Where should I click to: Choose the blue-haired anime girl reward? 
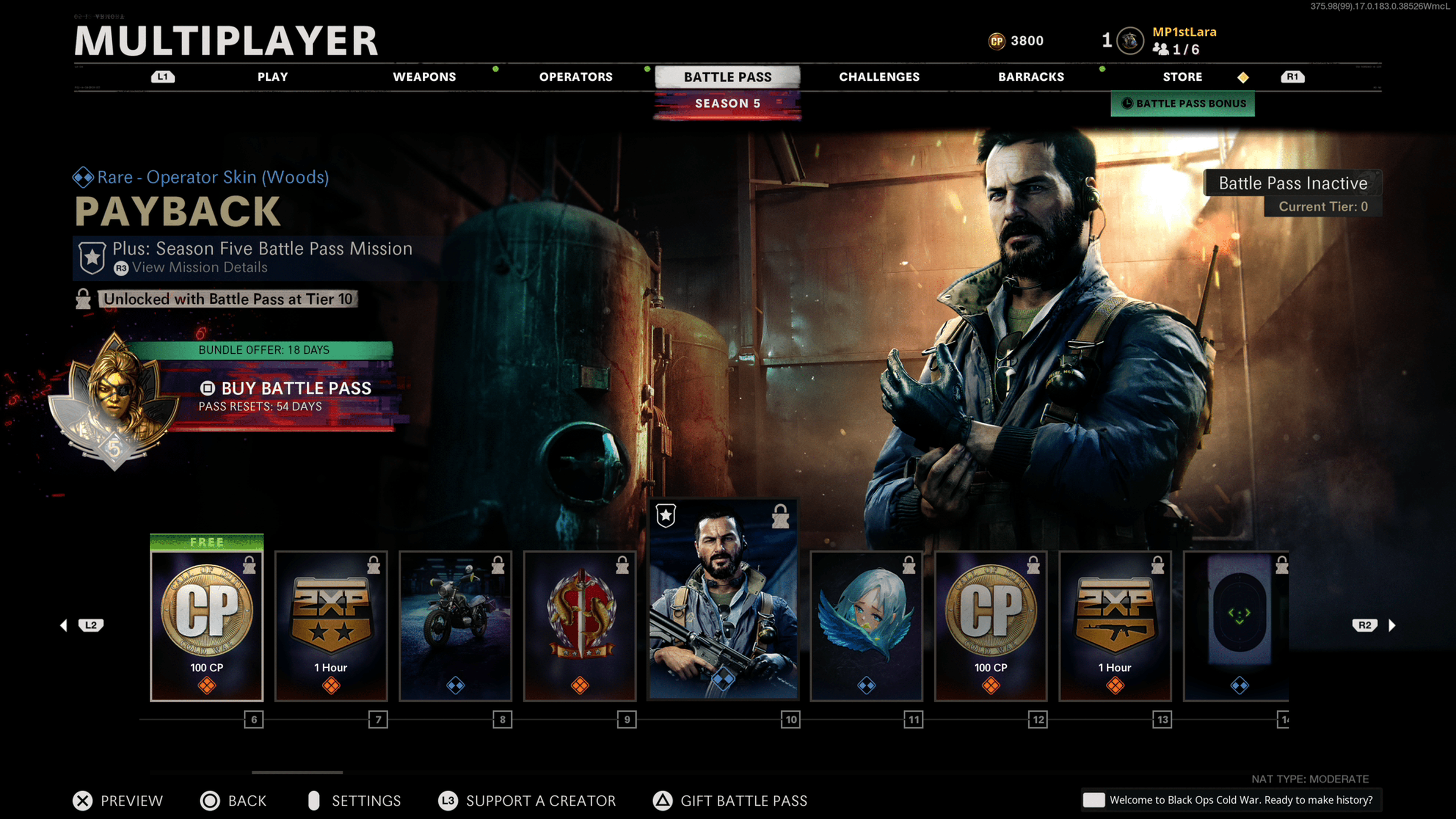[x=866, y=625]
